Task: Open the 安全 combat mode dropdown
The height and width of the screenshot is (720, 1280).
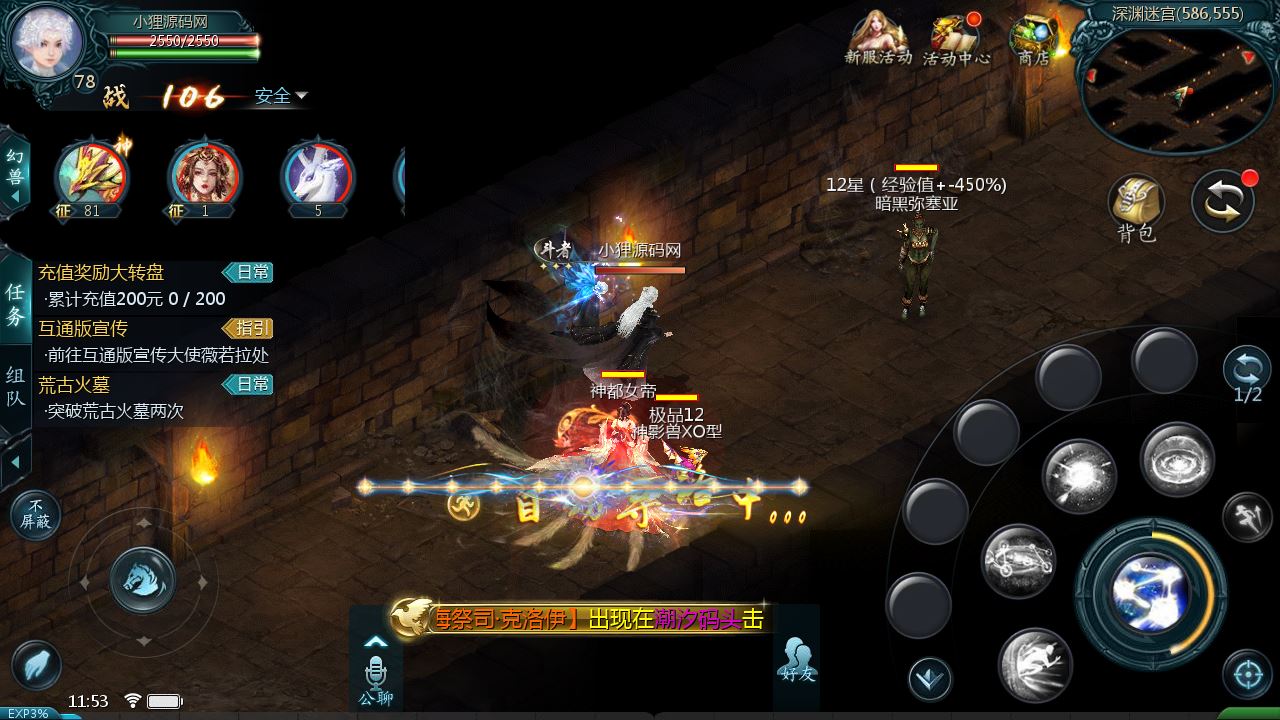Action: [280, 96]
